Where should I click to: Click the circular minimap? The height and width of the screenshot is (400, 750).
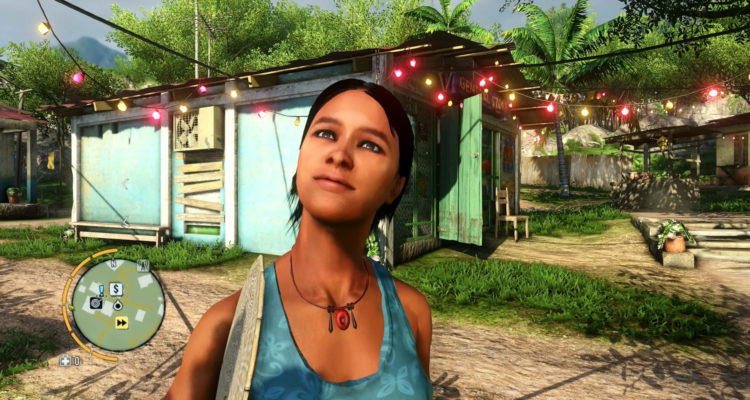point(119,305)
